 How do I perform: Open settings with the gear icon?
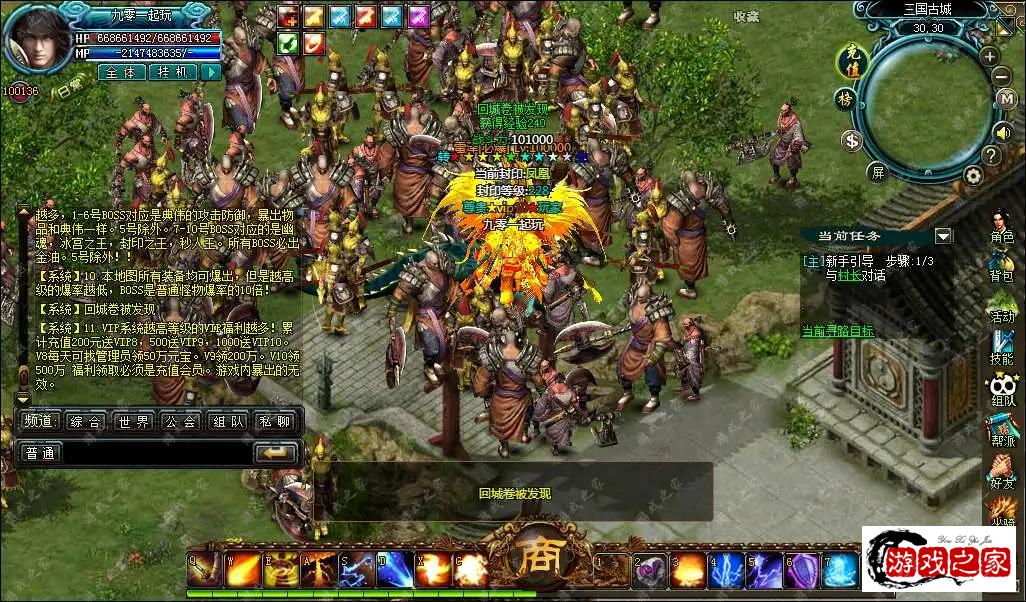pos(973,175)
